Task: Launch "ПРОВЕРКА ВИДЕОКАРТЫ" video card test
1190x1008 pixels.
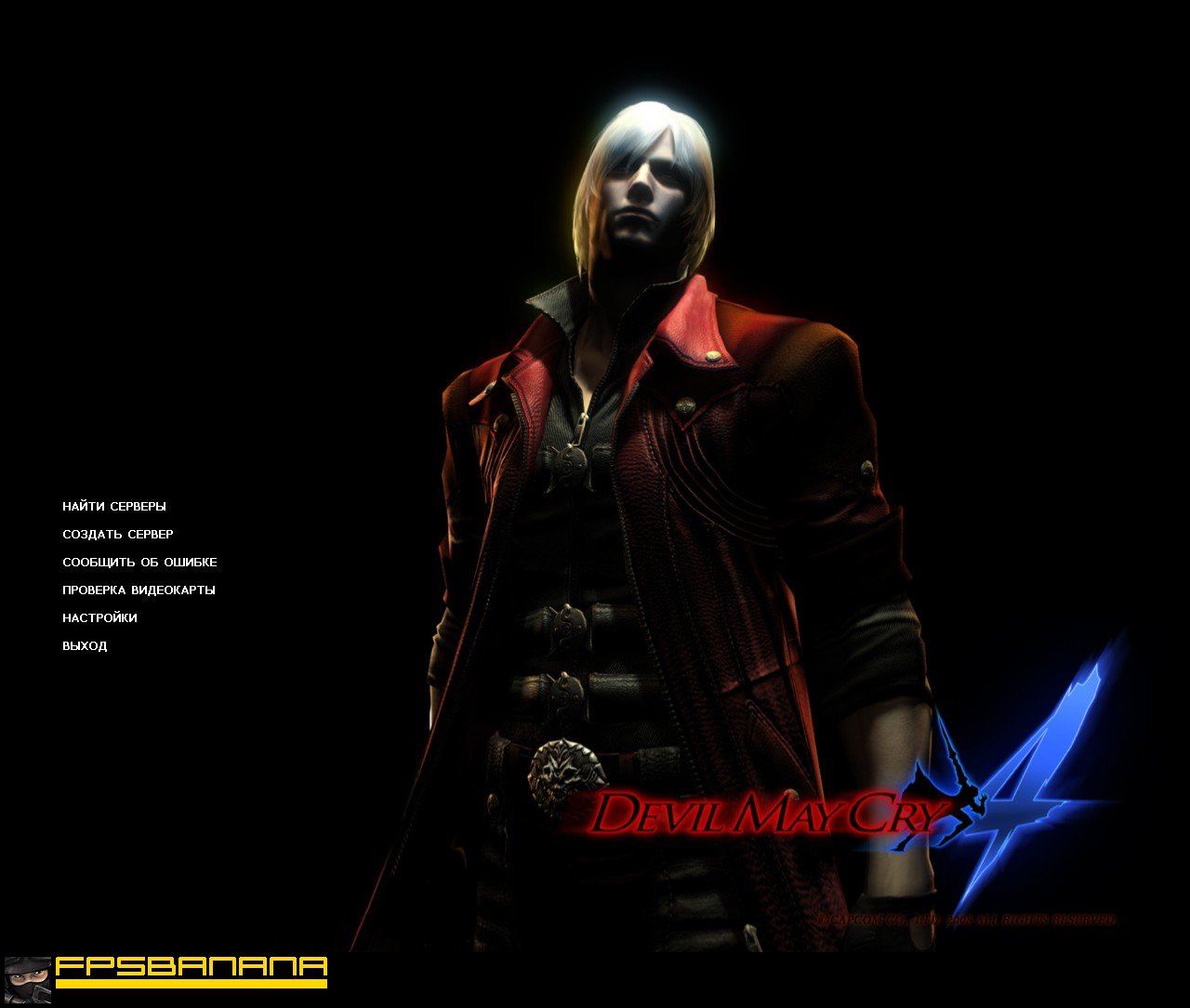Action: click(x=139, y=590)
